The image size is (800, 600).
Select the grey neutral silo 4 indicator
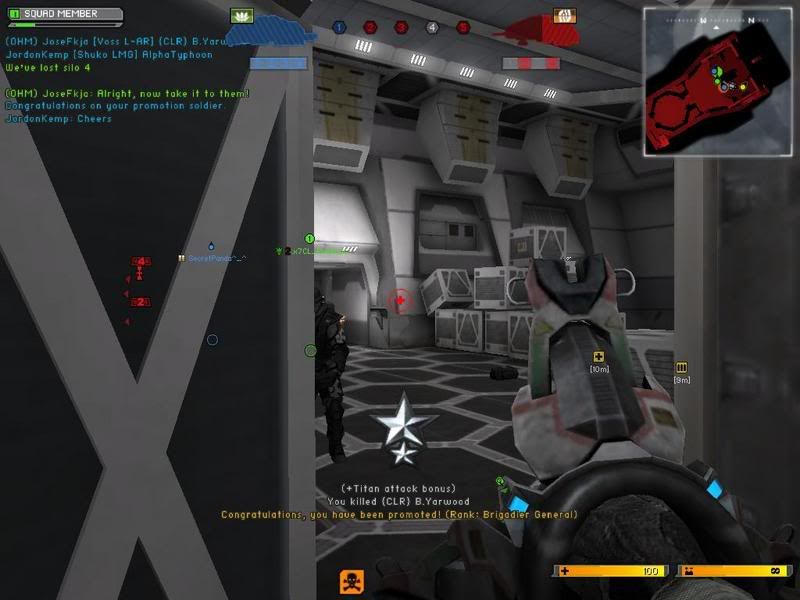[x=432, y=28]
